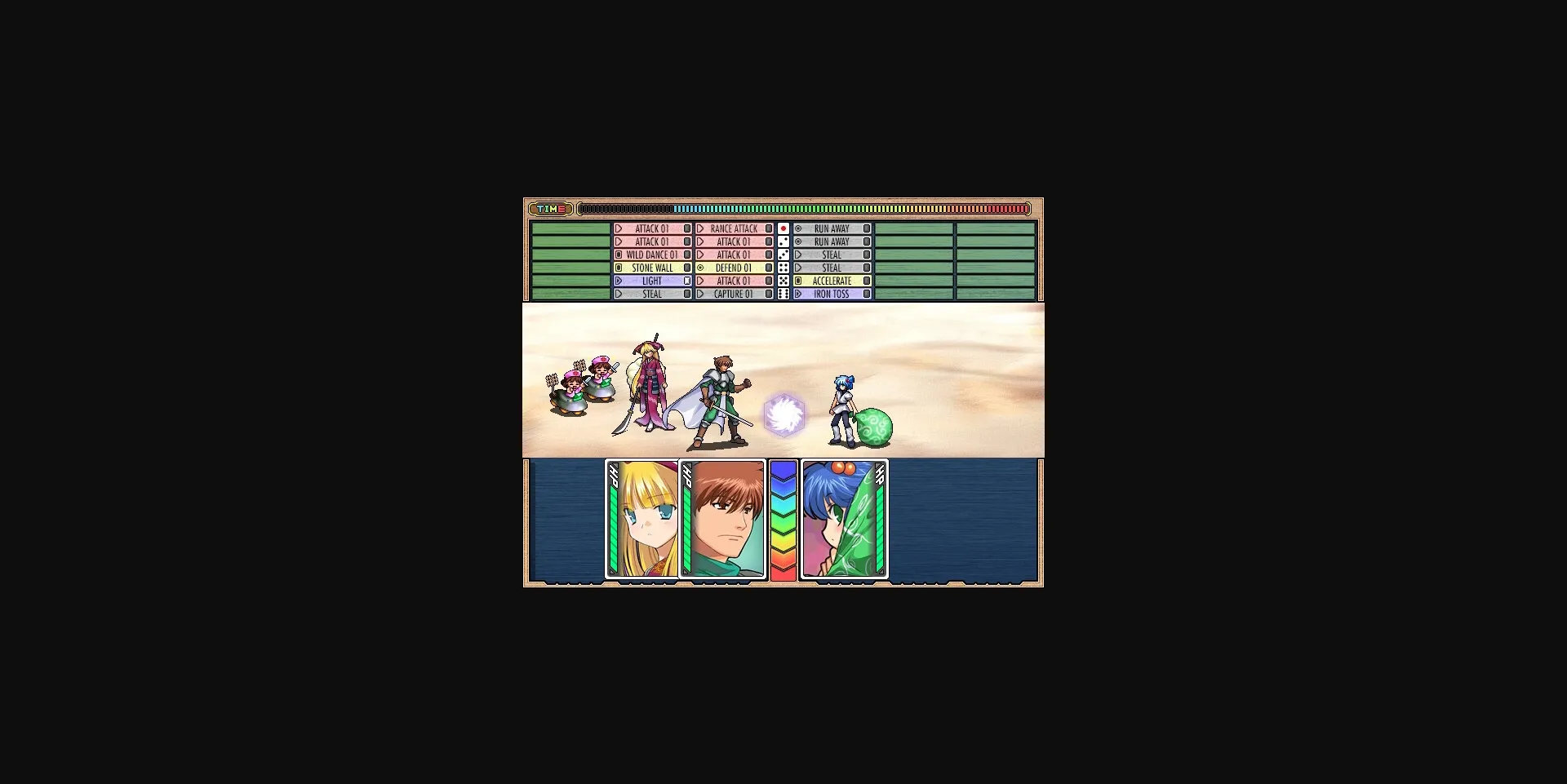
Task: Click the five-pip die icon next to ACCELERATE
Action: tap(782, 281)
